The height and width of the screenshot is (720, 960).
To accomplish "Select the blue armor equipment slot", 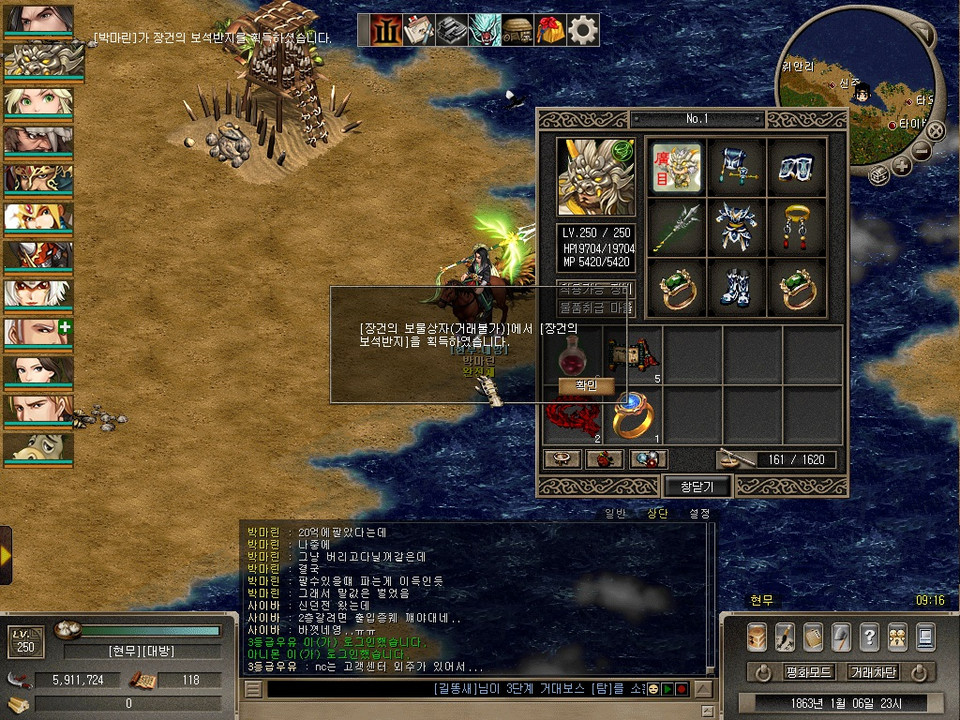I will pos(737,227).
